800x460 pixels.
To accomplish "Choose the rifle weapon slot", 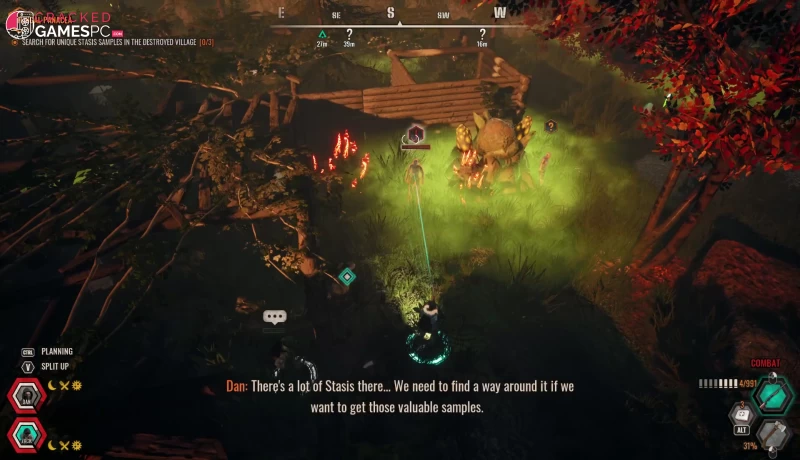I will point(771,394).
